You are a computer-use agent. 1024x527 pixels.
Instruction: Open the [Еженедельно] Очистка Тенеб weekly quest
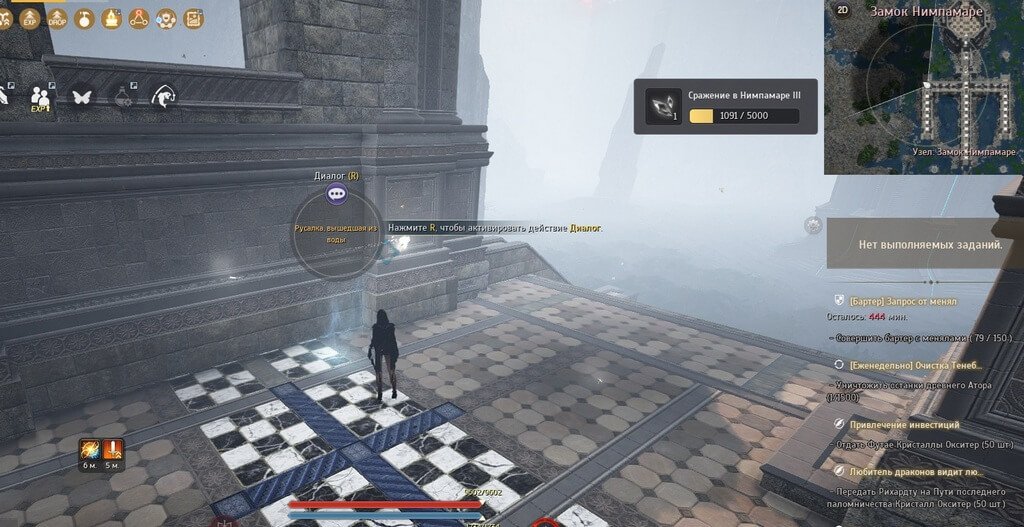pos(908,366)
